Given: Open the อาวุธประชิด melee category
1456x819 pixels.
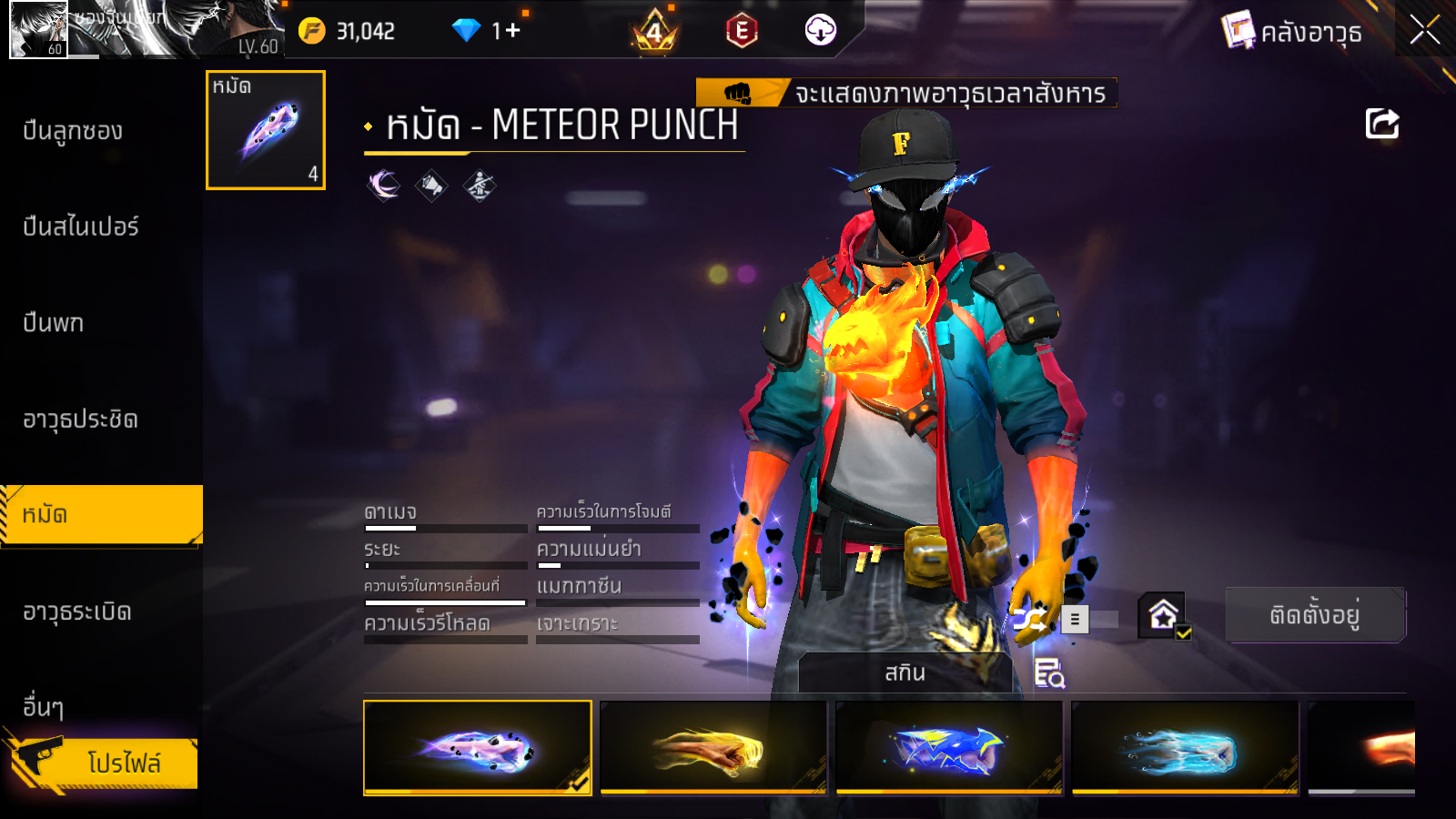Looking at the screenshot, I should click(81, 420).
